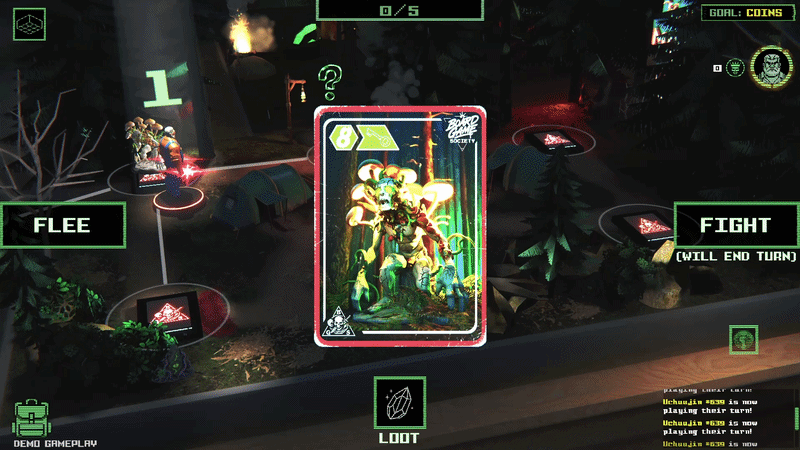Open the LOOT crystal icon
The width and height of the screenshot is (800, 450).
[x=400, y=402]
